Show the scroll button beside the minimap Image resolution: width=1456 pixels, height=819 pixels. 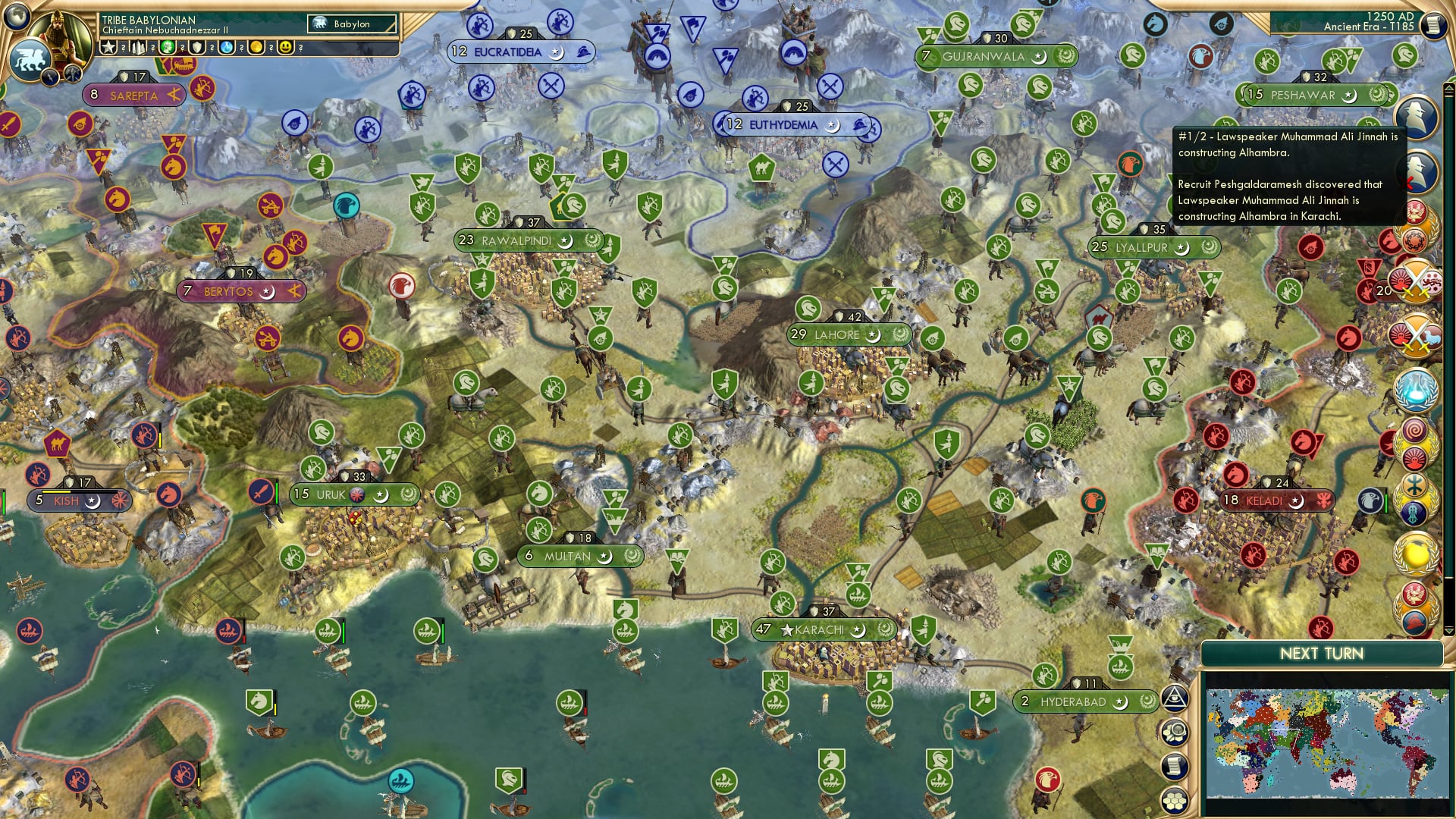(x=1175, y=766)
